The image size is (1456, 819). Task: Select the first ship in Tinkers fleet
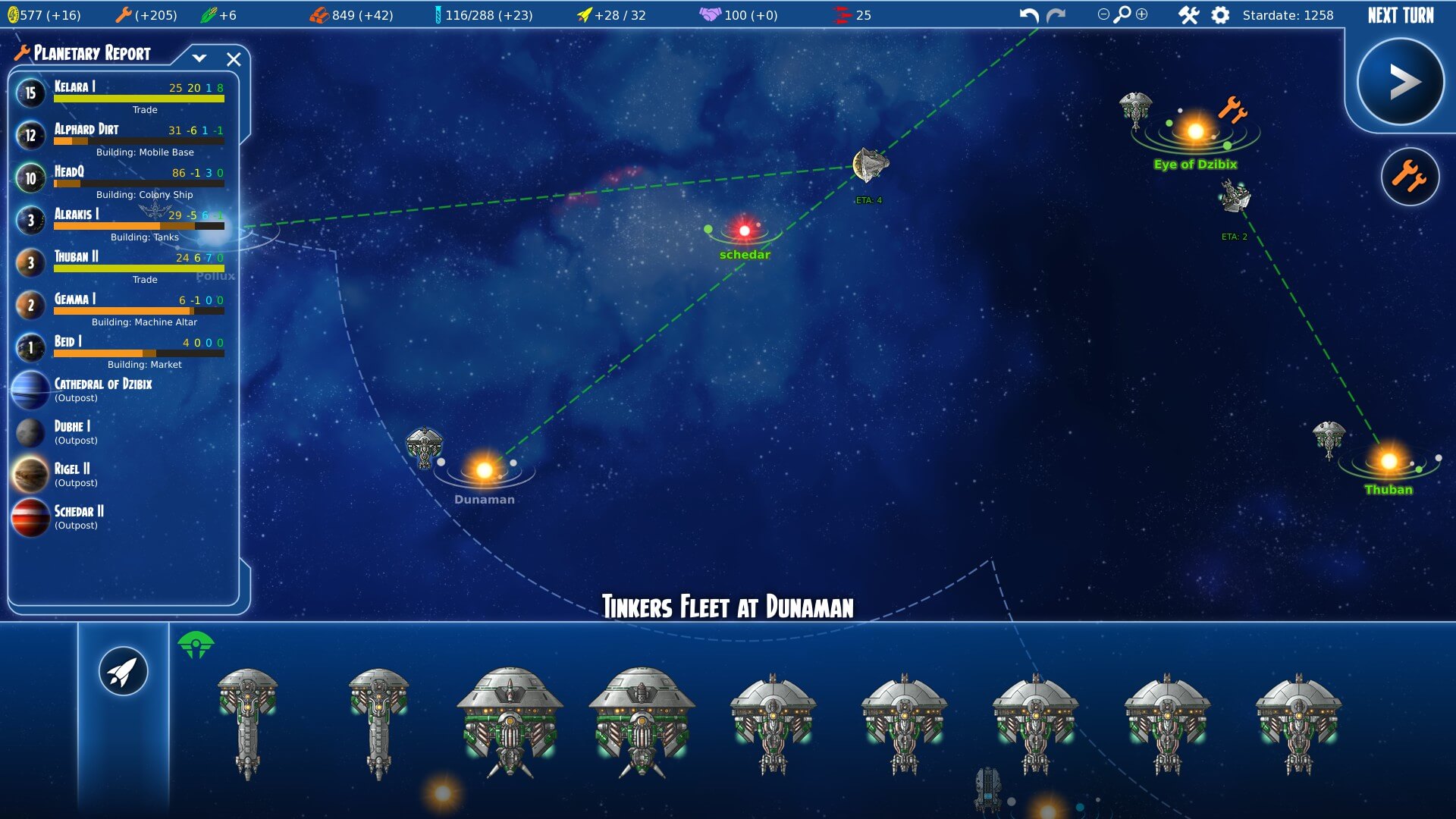tap(247, 720)
